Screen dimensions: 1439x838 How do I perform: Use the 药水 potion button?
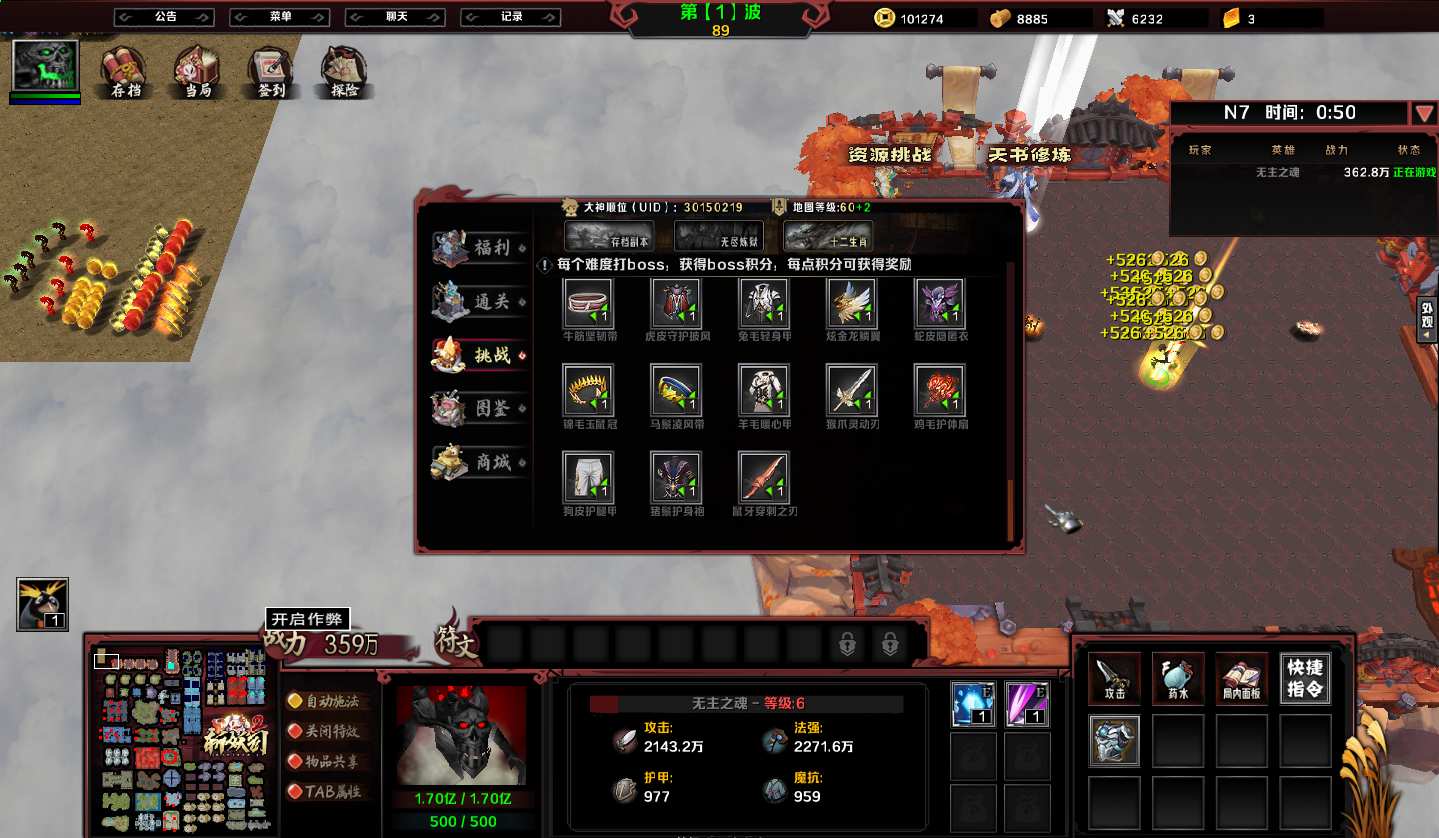(1178, 678)
